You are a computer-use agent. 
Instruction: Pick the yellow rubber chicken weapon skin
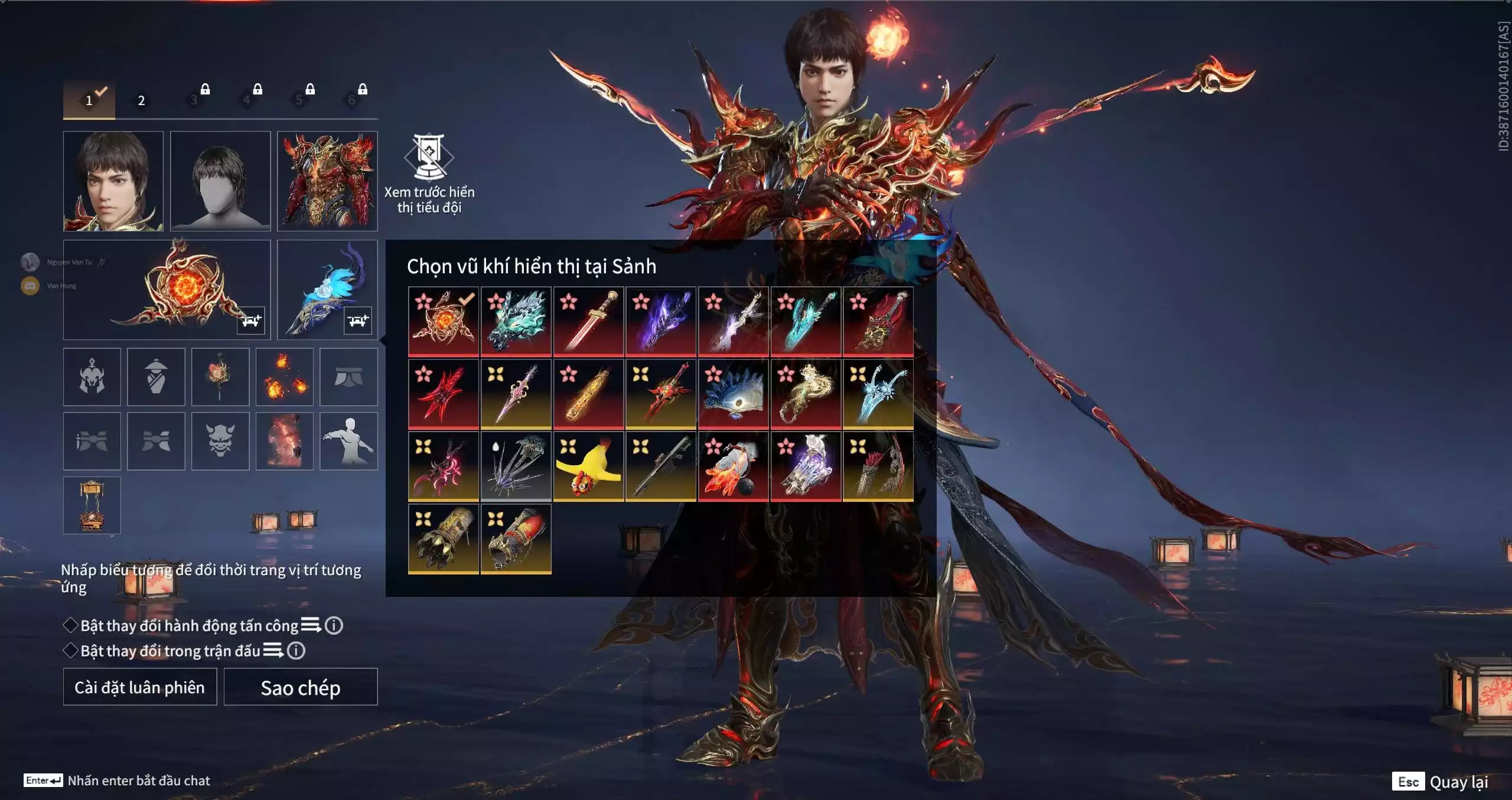(x=588, y=466)
